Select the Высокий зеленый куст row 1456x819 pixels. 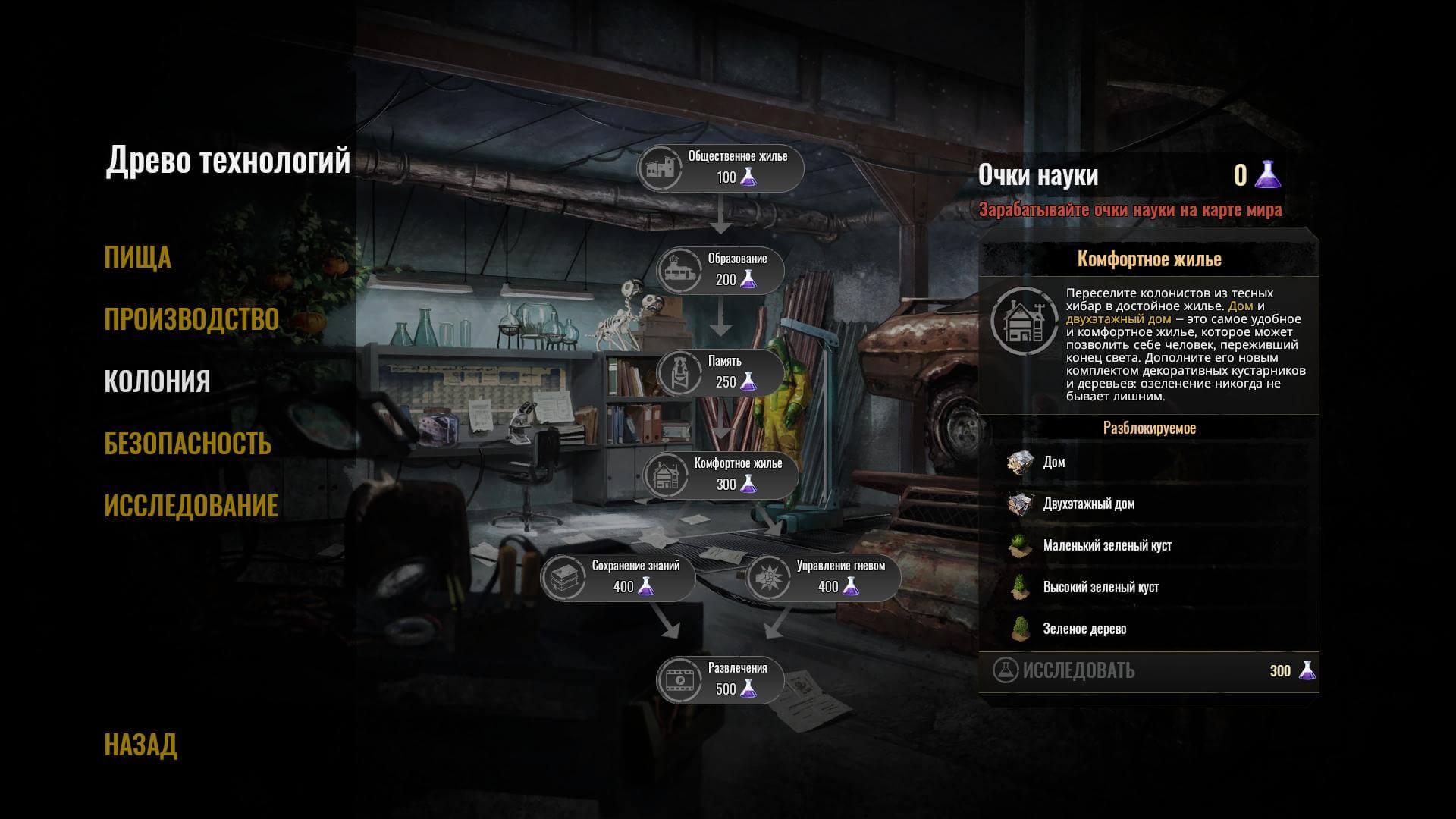(x=1100, y=588)
